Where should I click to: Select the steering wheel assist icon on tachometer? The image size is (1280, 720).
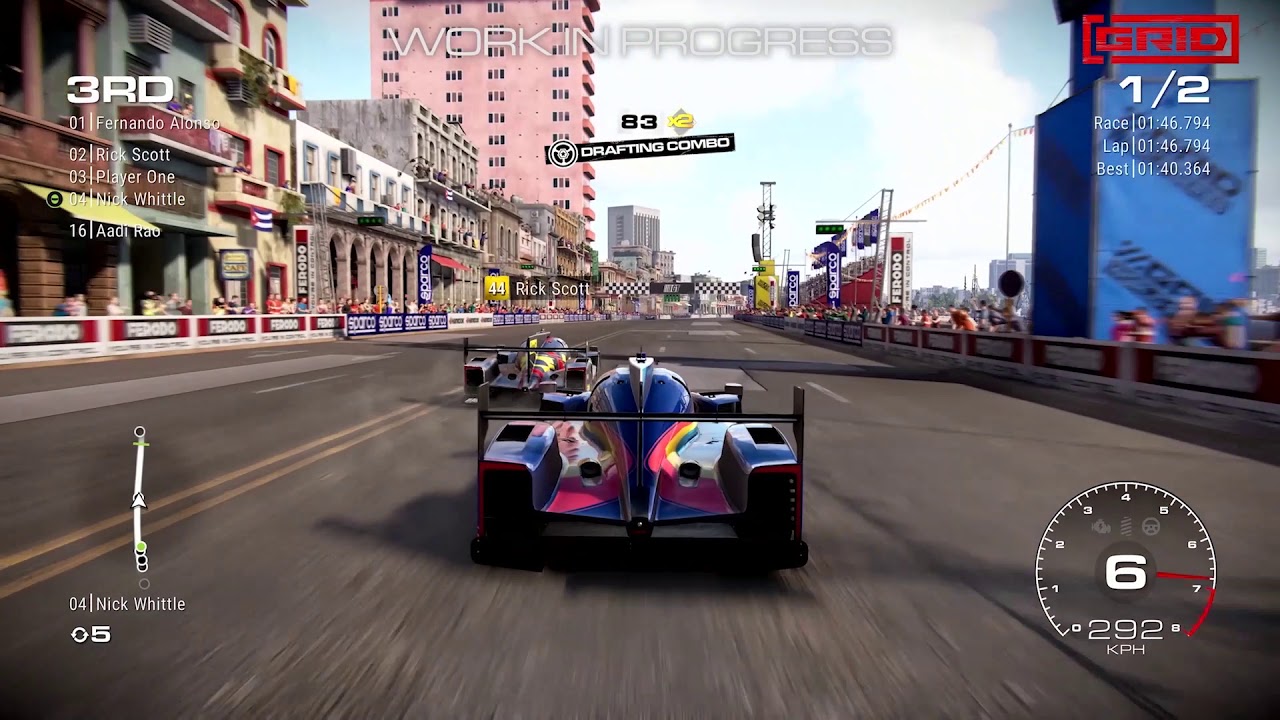(x=1150, y=525)
